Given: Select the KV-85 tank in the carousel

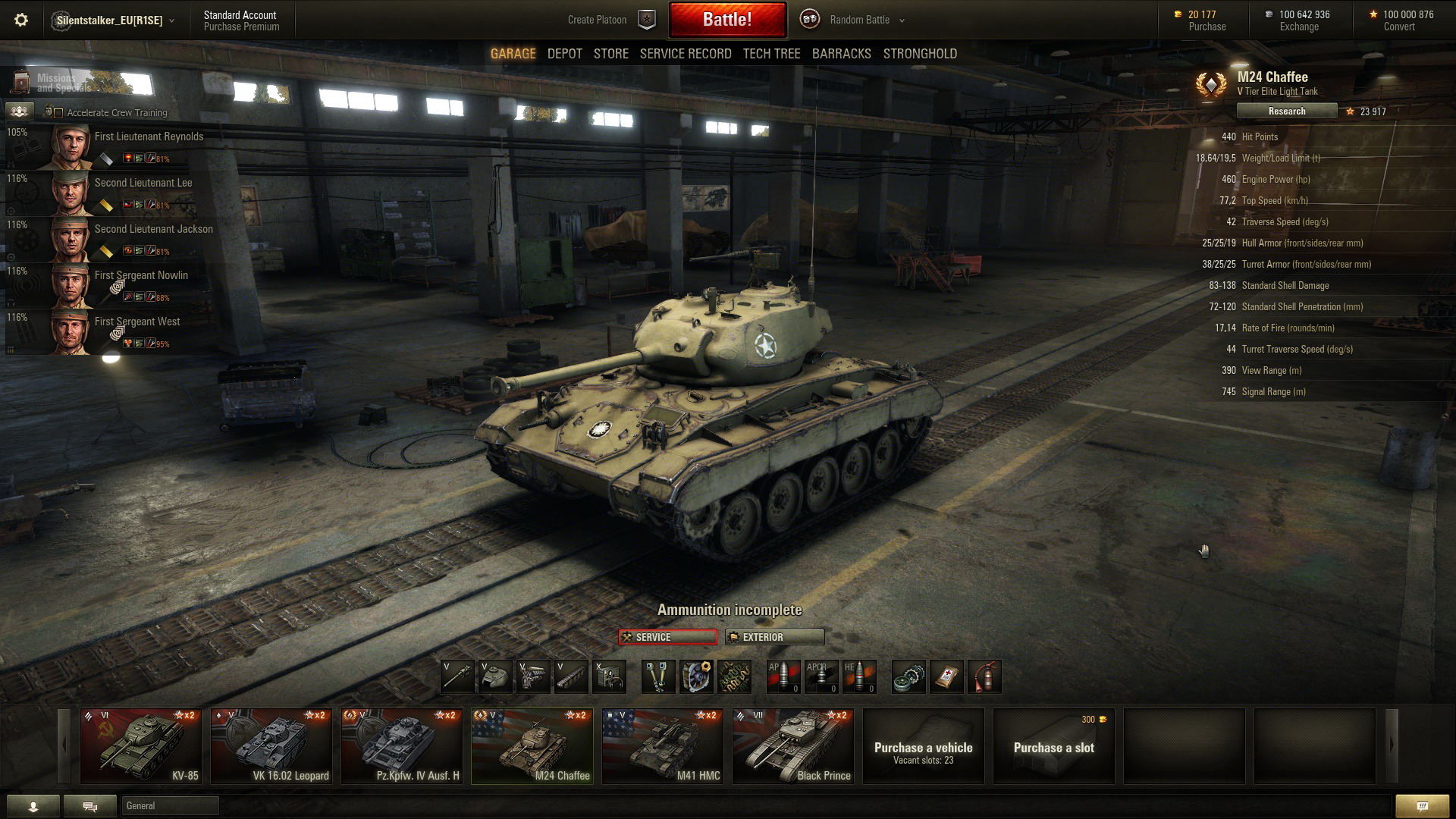Looking at the screenshot, I should pos(141,746).
